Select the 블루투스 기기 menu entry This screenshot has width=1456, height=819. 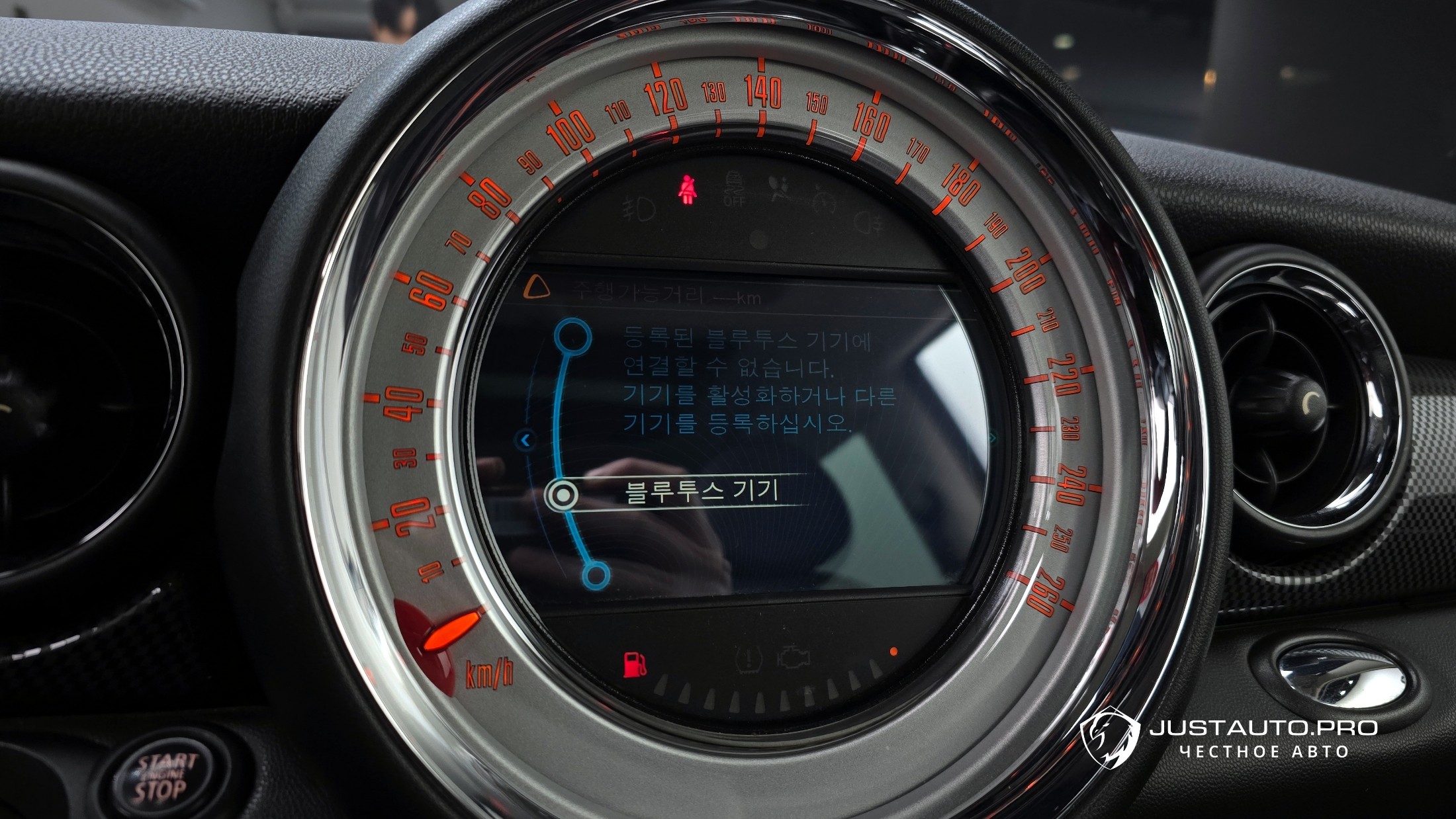tap(700, 492)
